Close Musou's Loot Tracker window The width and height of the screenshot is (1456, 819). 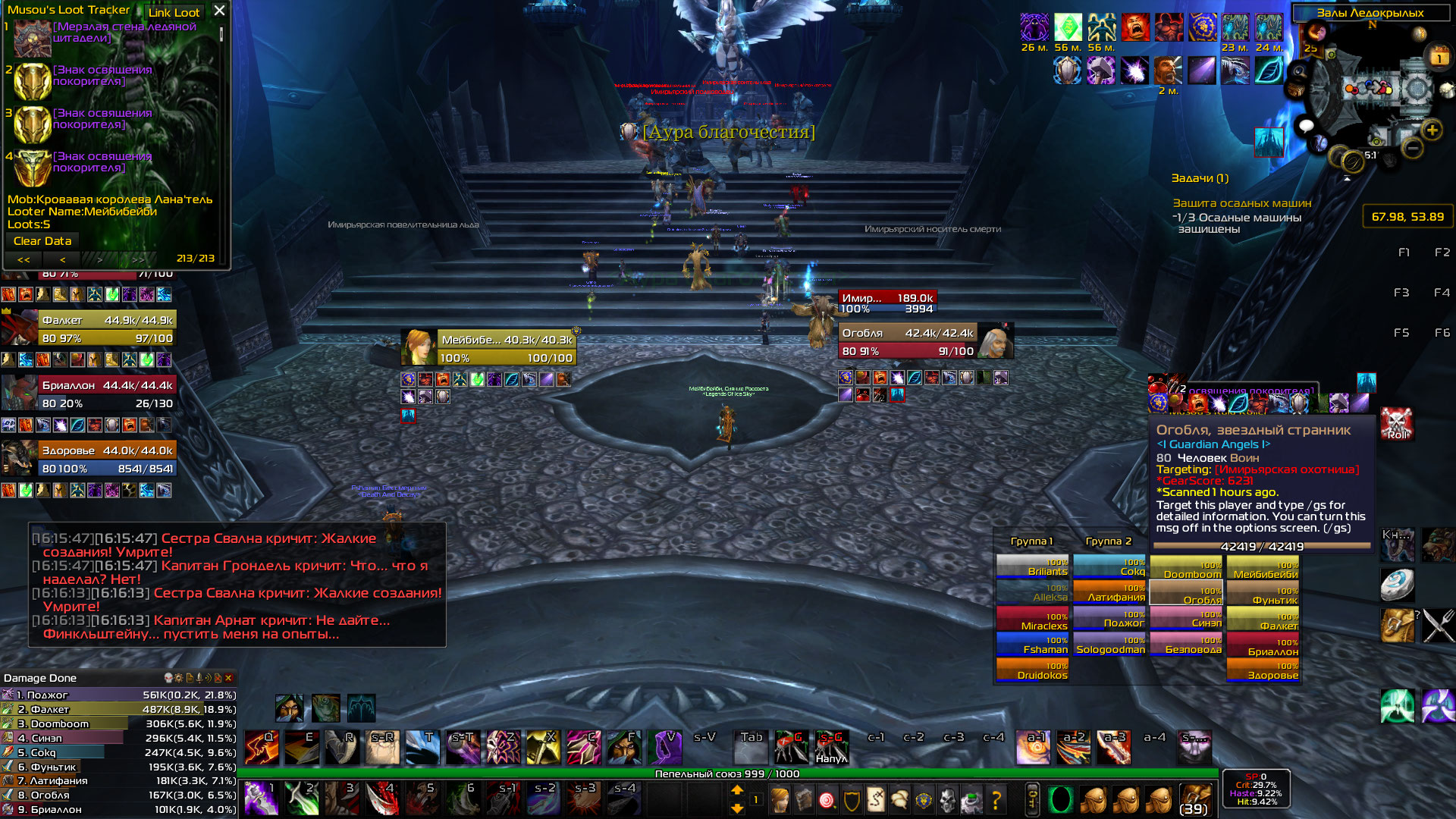219,11
